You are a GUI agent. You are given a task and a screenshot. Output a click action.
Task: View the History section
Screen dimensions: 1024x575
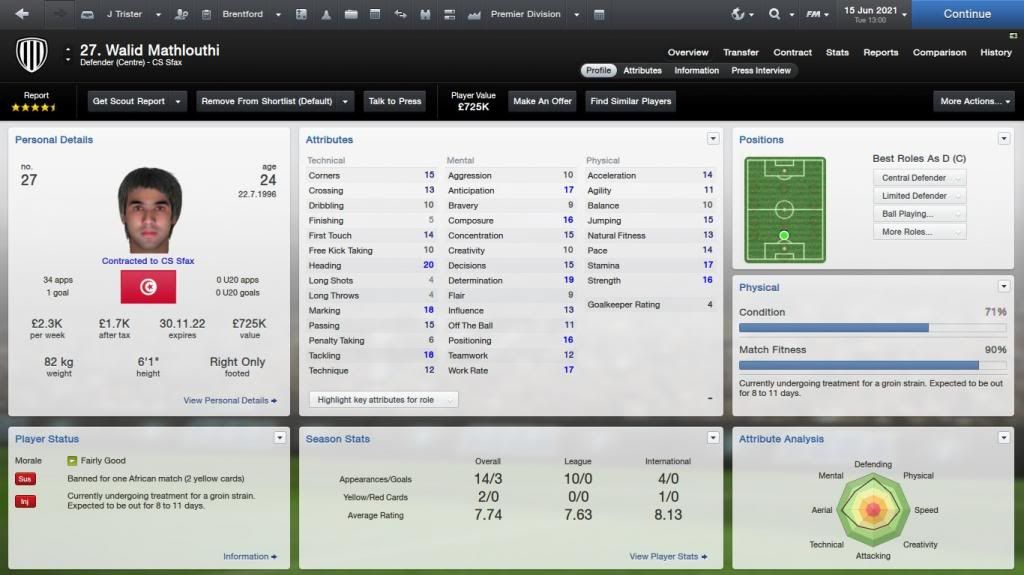click(x=995, y=52)
